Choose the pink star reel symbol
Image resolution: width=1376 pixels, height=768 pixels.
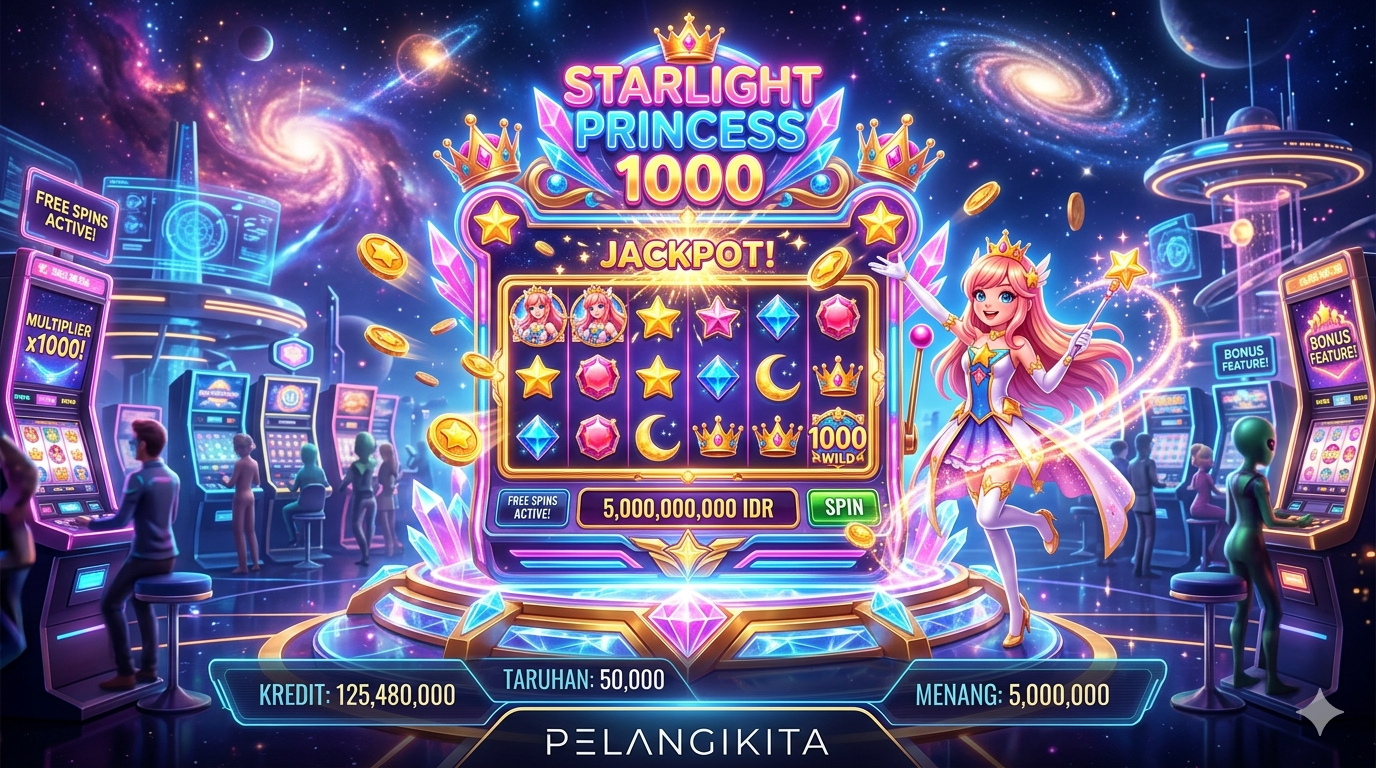pos(718,317)
